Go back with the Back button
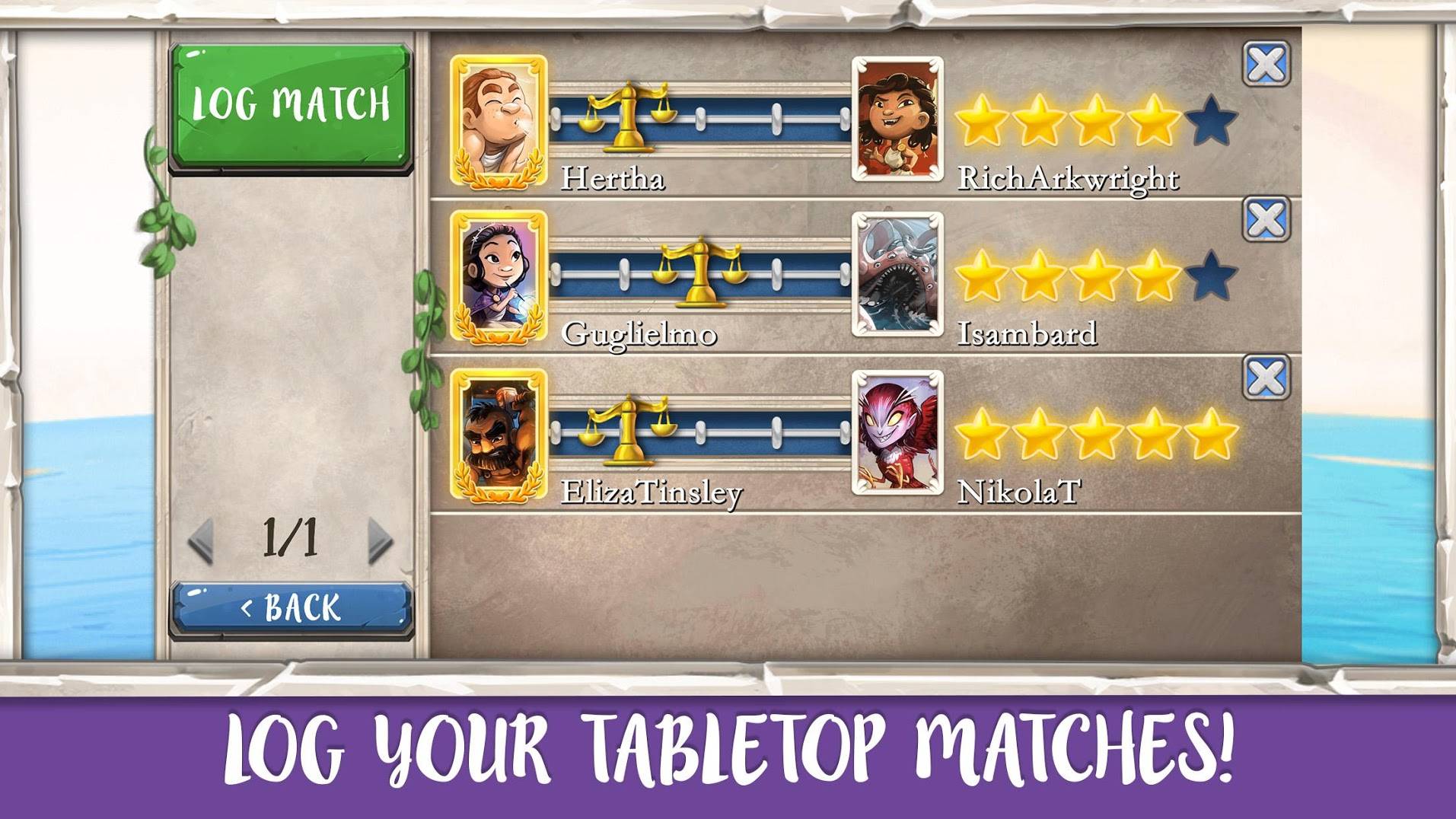The height and width of the screenshot is (819, 1456). click(x=291, y=607)
